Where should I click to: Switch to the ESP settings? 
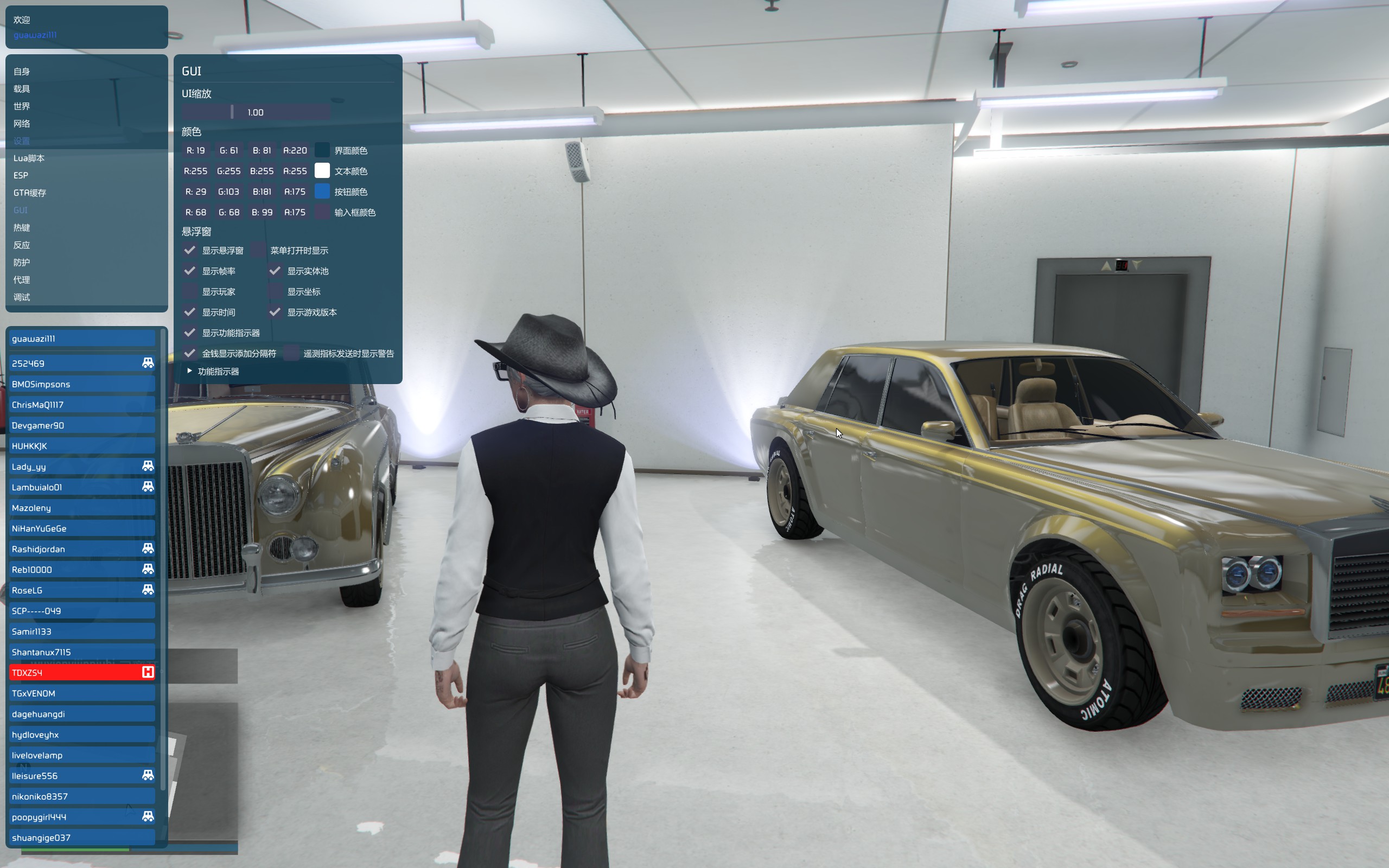tap(21, 176)
